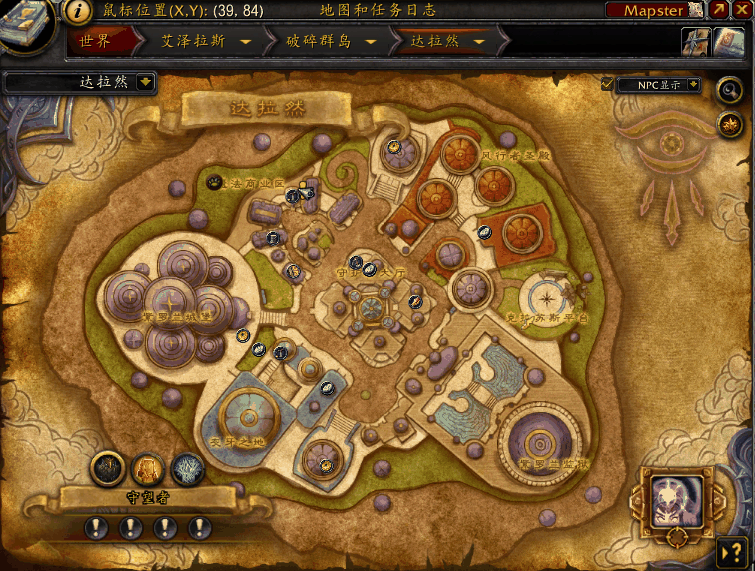Select the round gold tracking button under magnifier

coord(729,124)
